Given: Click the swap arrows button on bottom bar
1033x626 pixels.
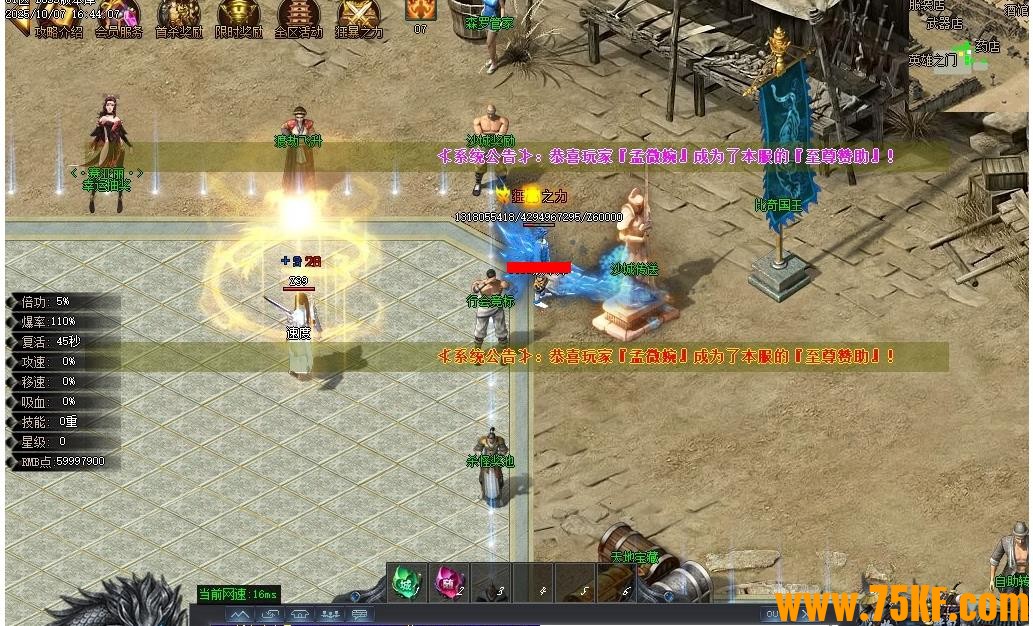Looking at the screenshot, I should [269, 615].
